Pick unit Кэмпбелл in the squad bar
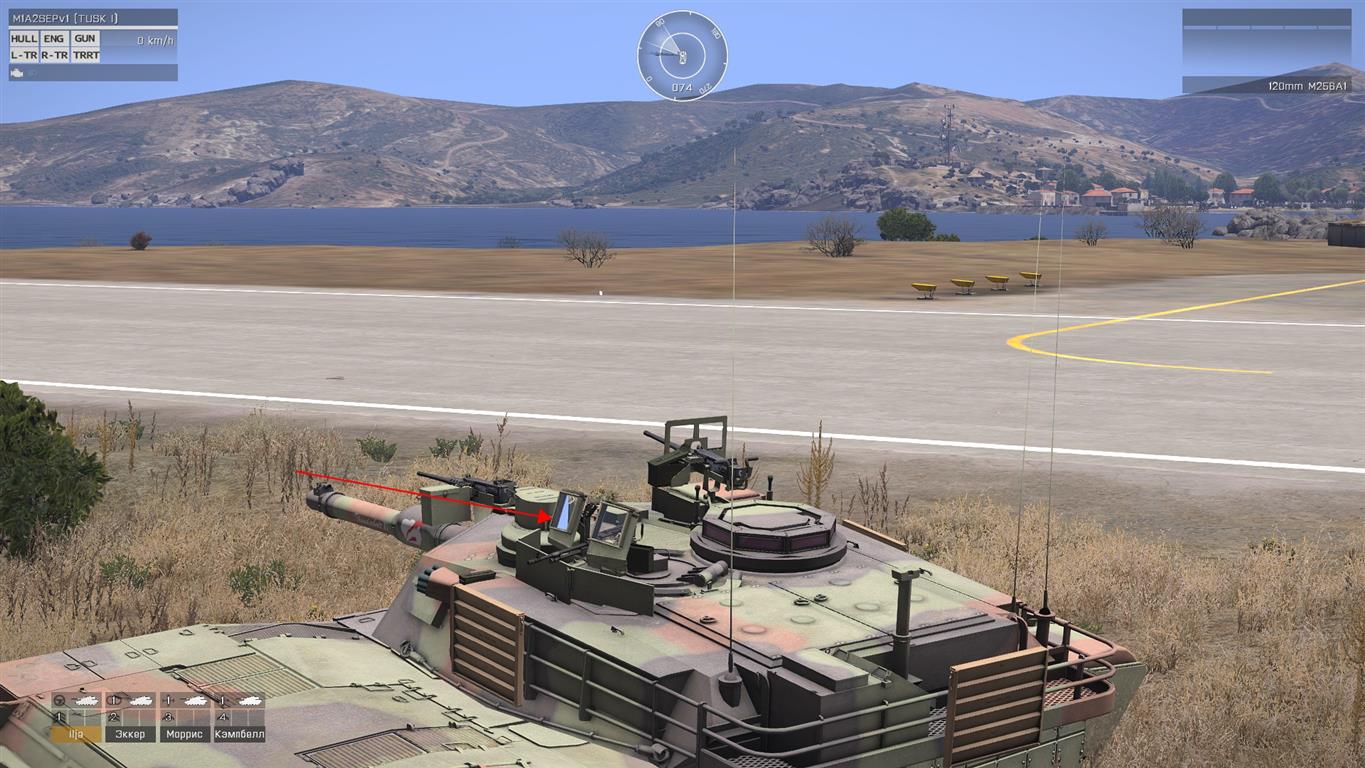The height and width of the screenshot is (768, 1365). tap(239, 733)
